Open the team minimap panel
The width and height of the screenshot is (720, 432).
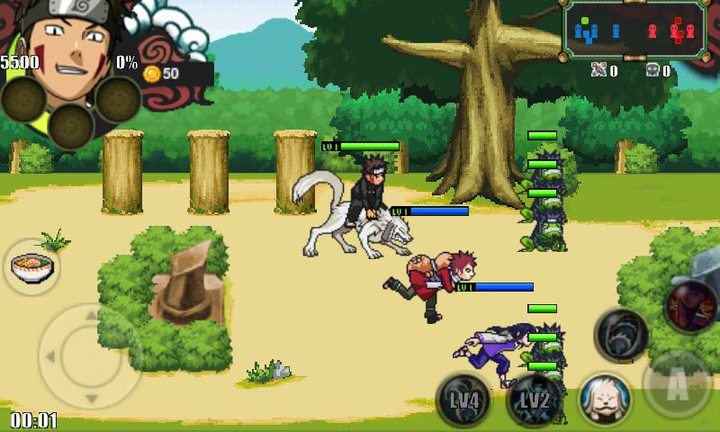tap(634, 31)
